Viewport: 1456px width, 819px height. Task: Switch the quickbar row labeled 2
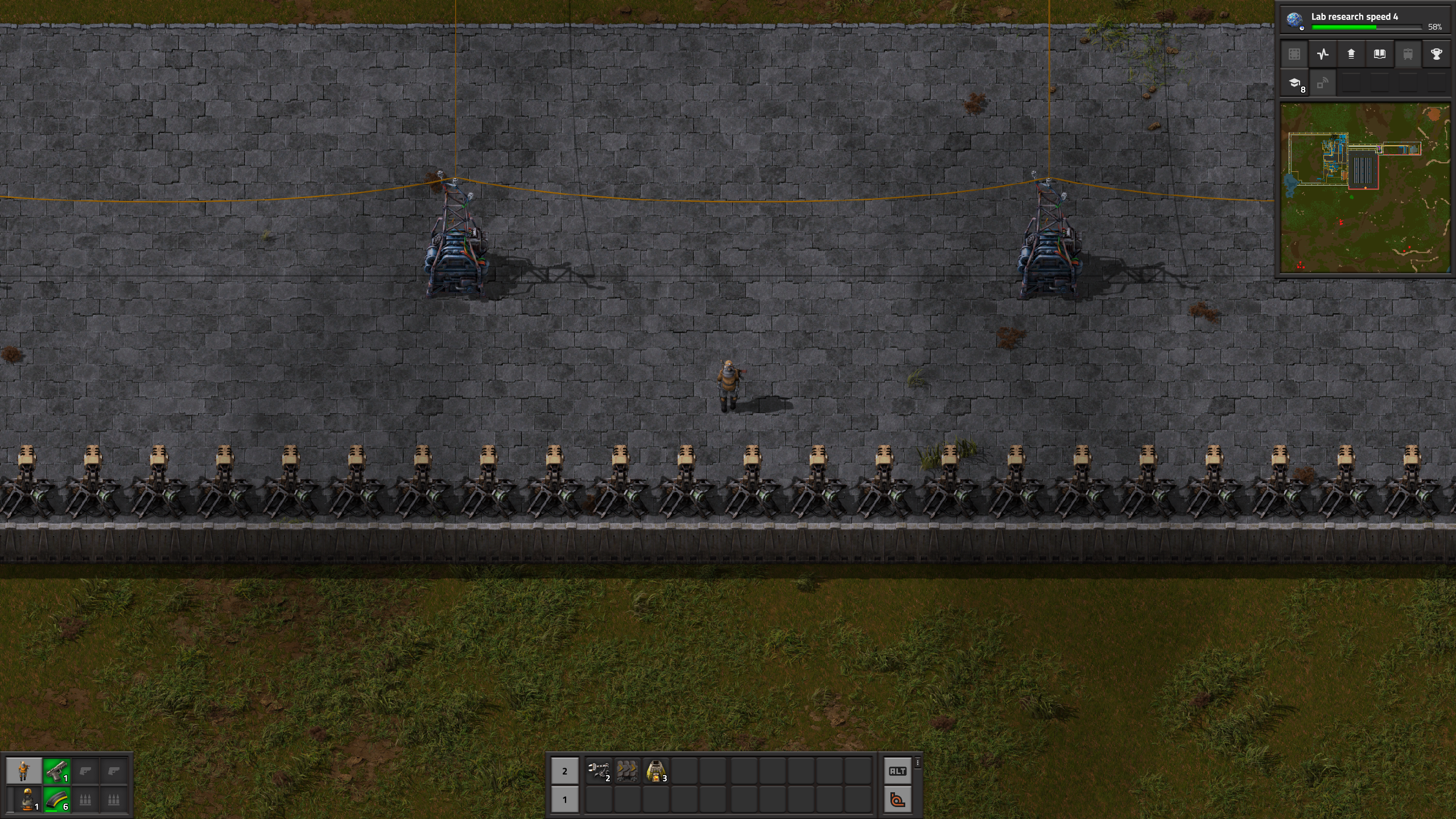tap(564, 771)
